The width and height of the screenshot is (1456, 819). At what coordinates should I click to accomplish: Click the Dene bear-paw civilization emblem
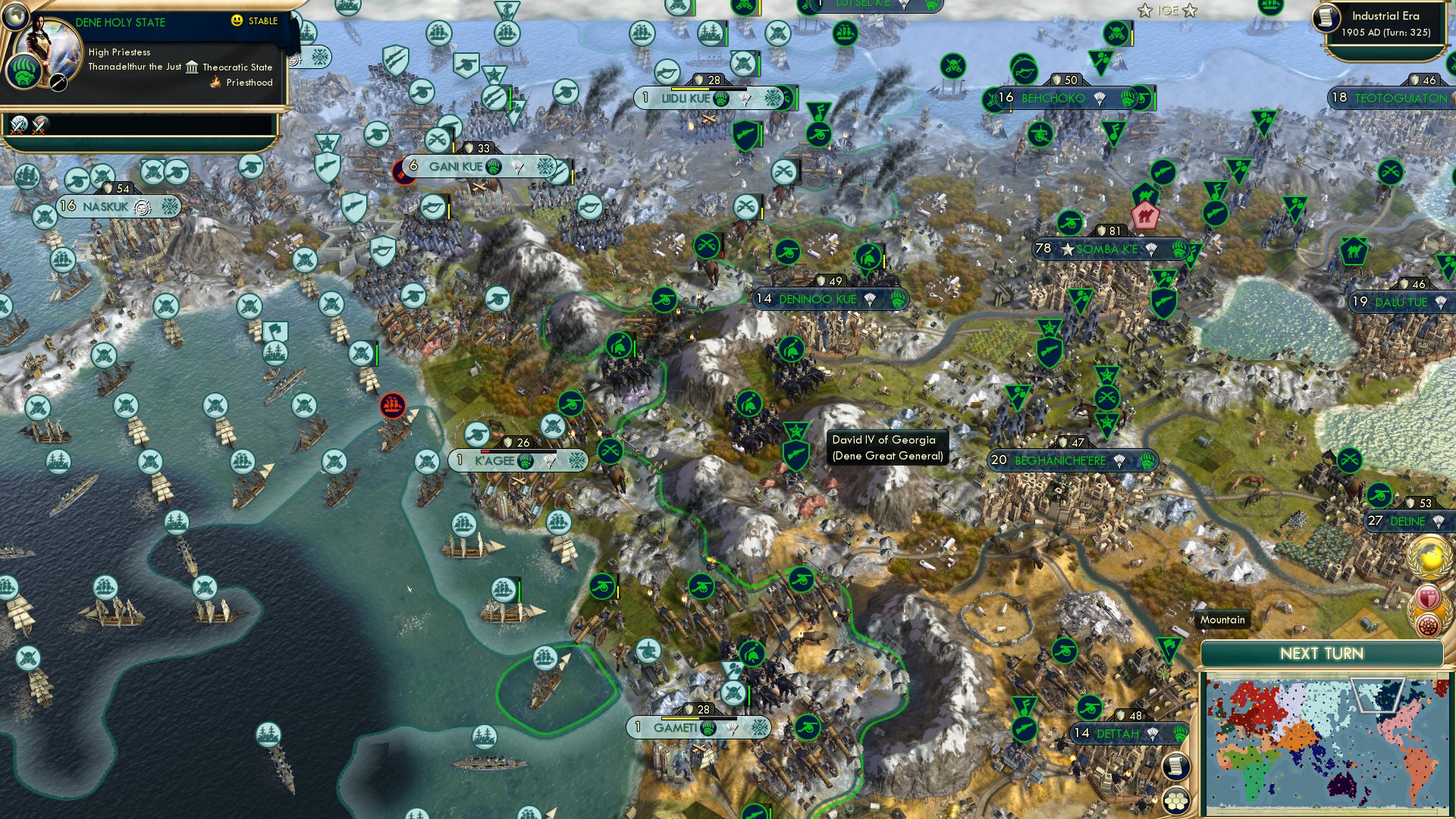tap(25, 72)
